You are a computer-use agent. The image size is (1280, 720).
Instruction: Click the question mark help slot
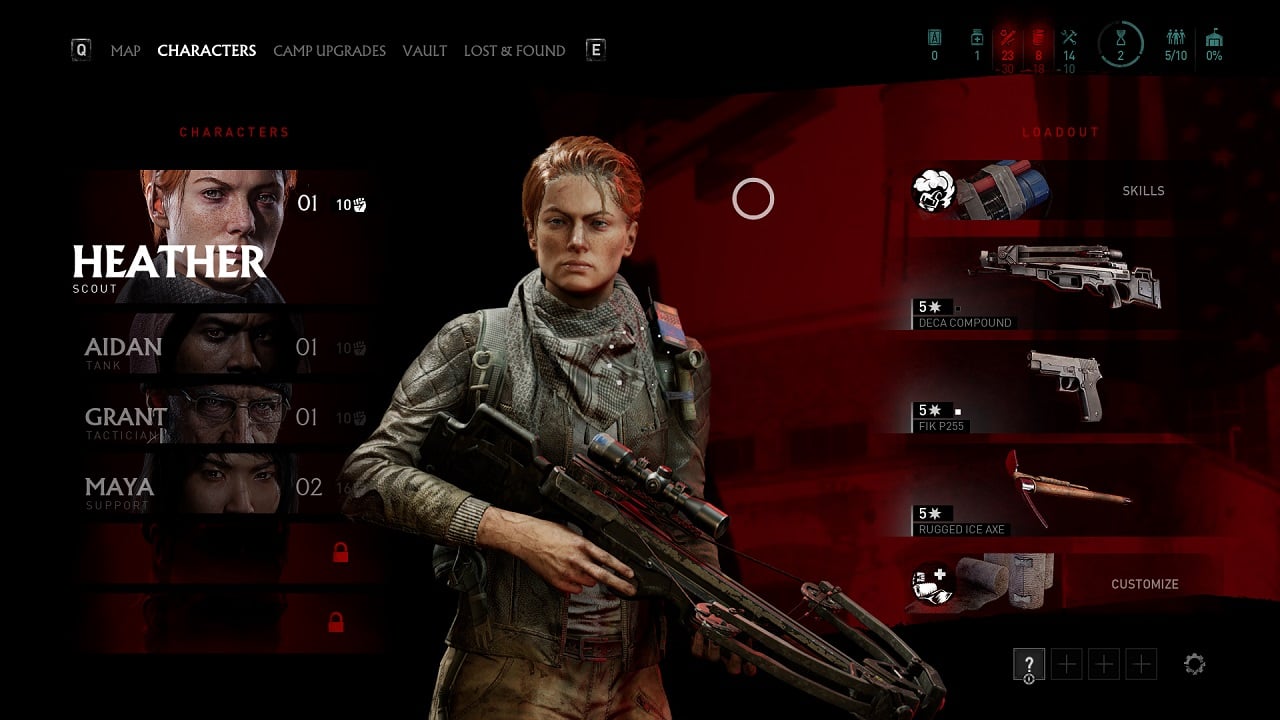click(x=1029, y=664)
